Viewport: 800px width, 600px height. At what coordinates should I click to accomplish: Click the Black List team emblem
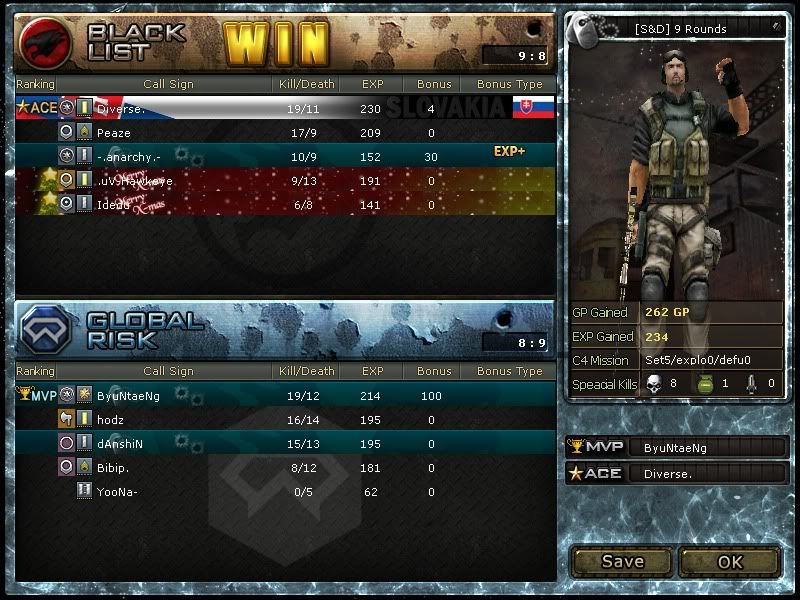pyautogui.click(x=46, y=42)
